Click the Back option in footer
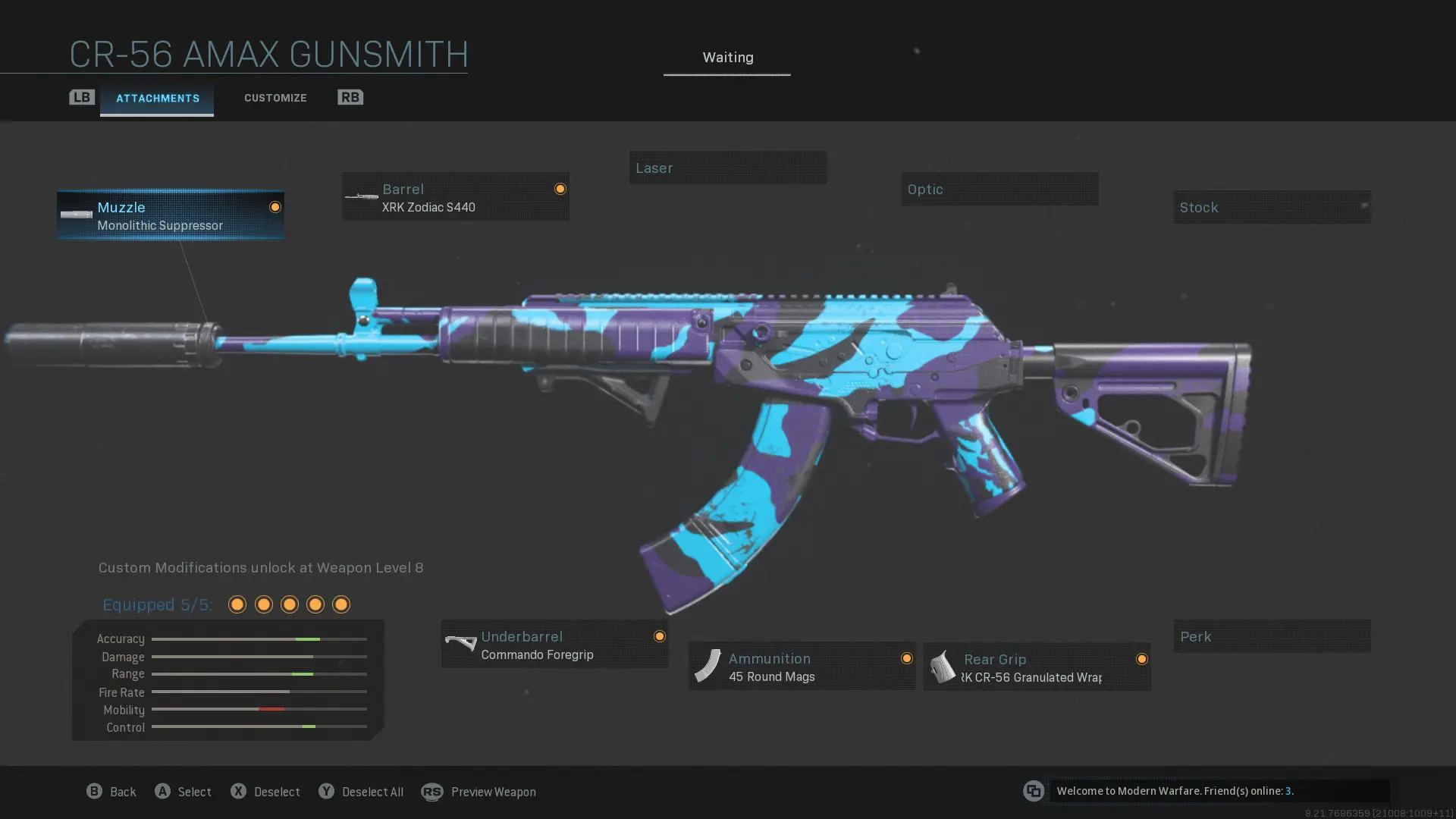 click(111, 792)
